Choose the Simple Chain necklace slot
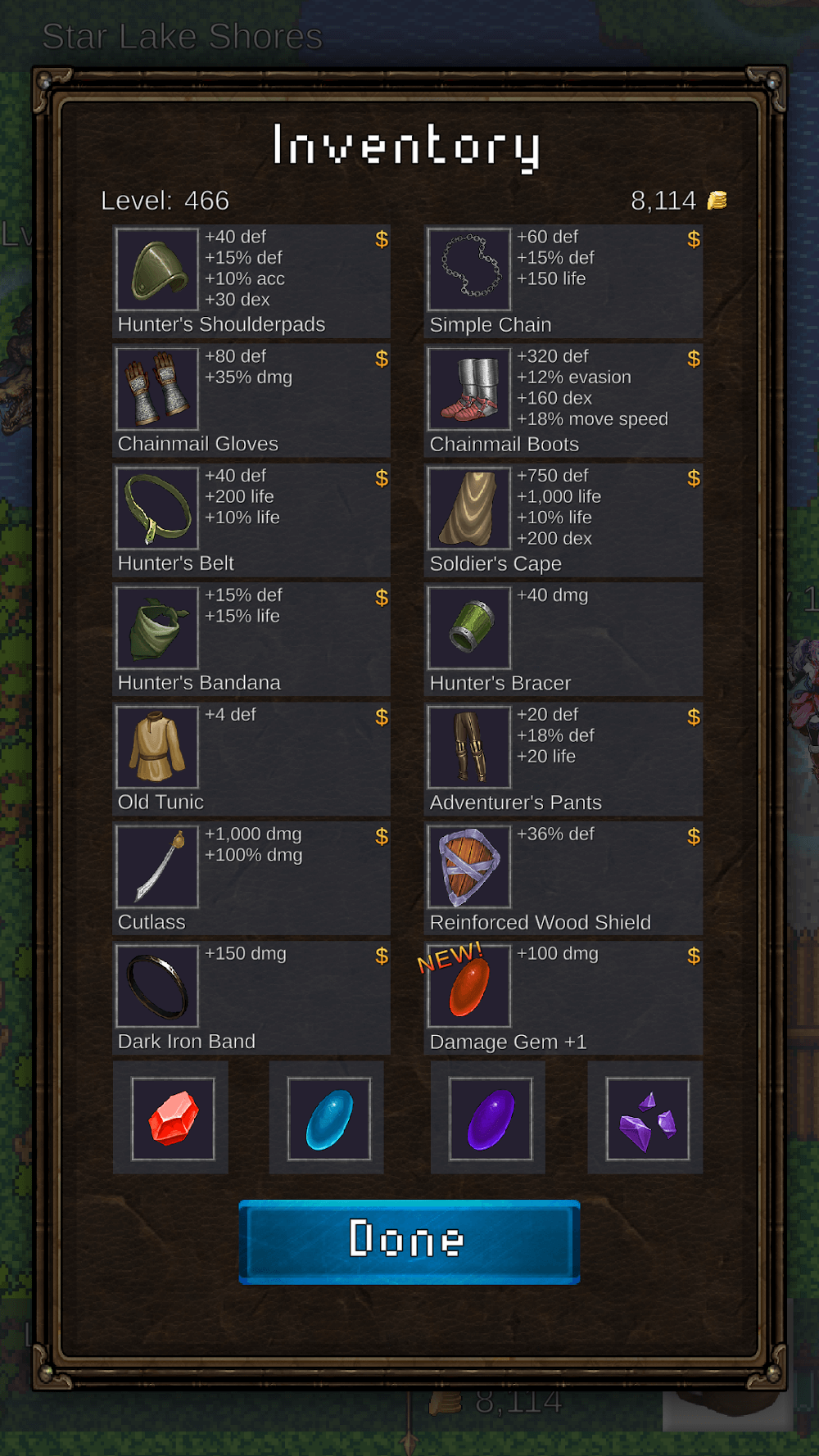Image resolution: width=819 pixels, height=1456 pixels. click(563, 282)
